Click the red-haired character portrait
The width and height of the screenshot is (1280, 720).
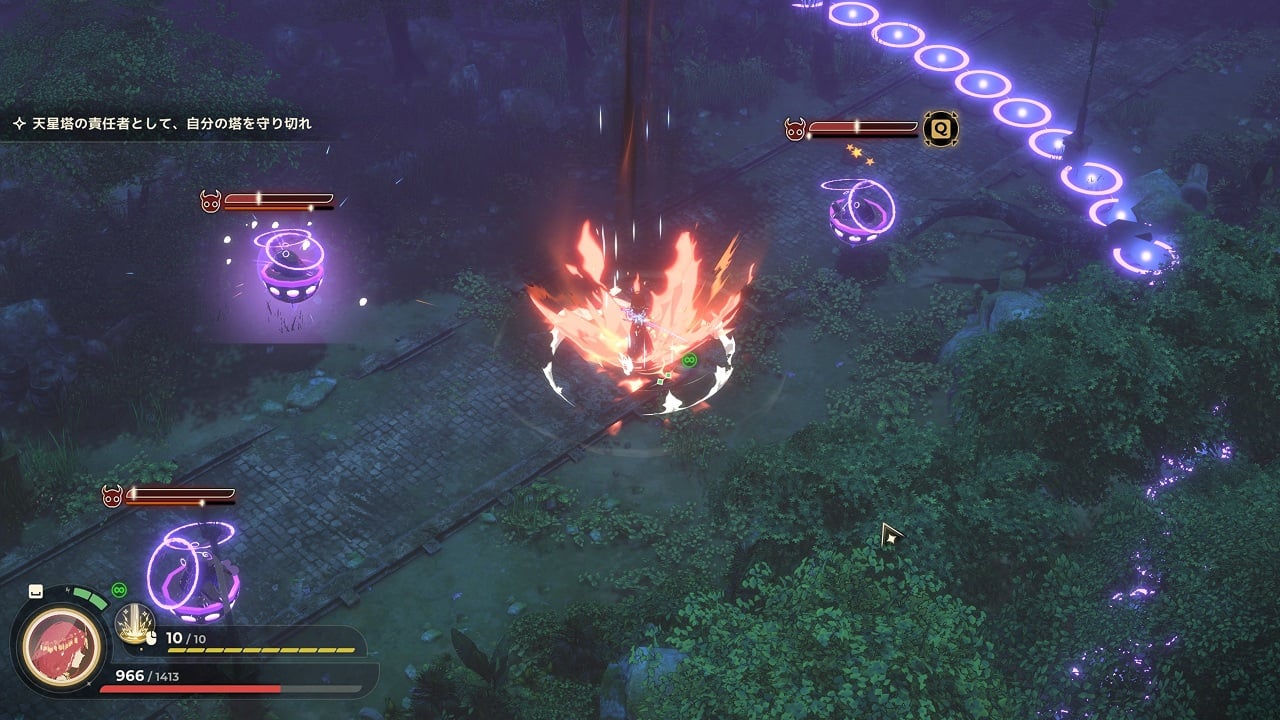[63, 644]
